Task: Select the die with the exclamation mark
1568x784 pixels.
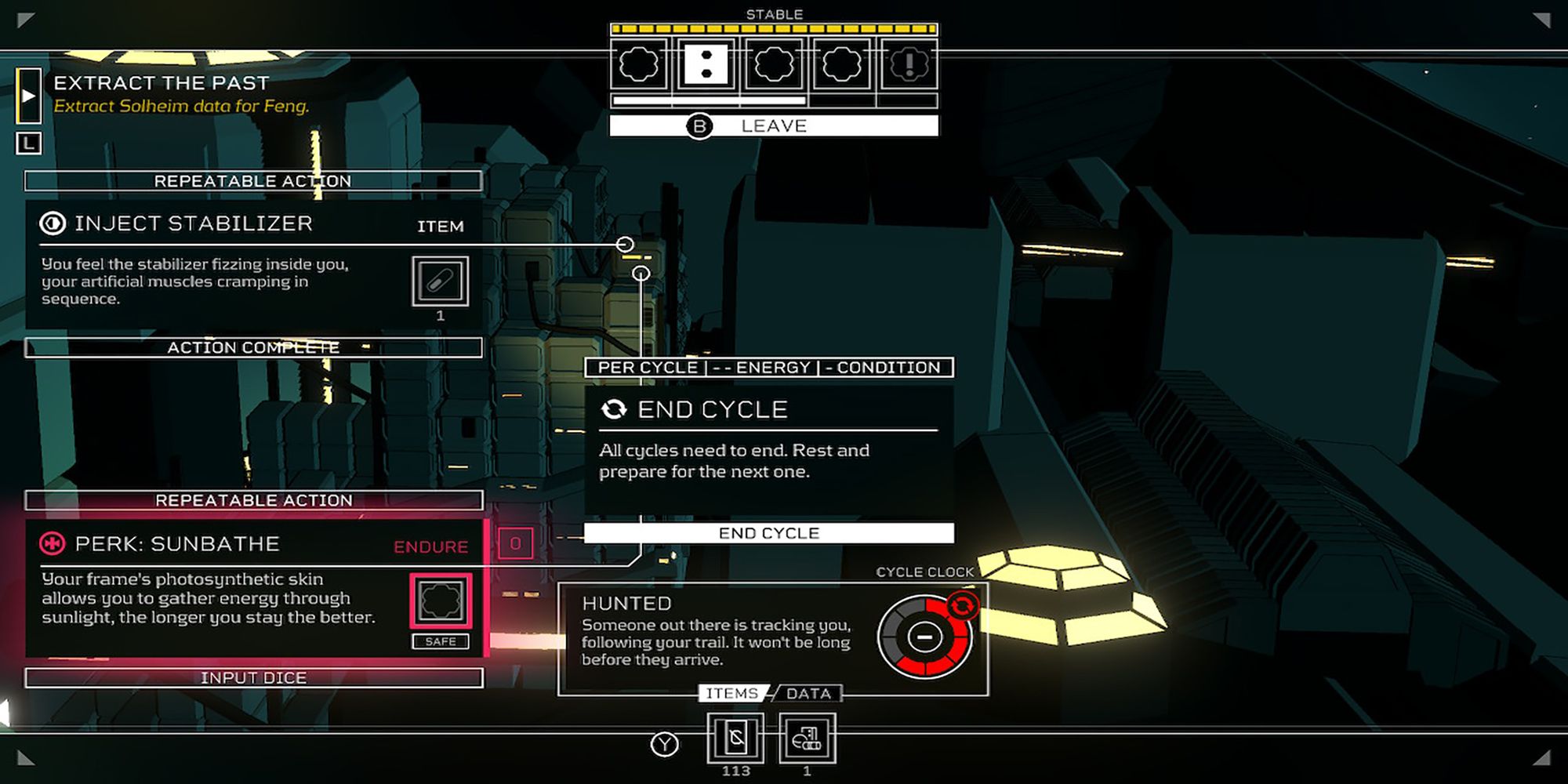Action: click(909, 64)
